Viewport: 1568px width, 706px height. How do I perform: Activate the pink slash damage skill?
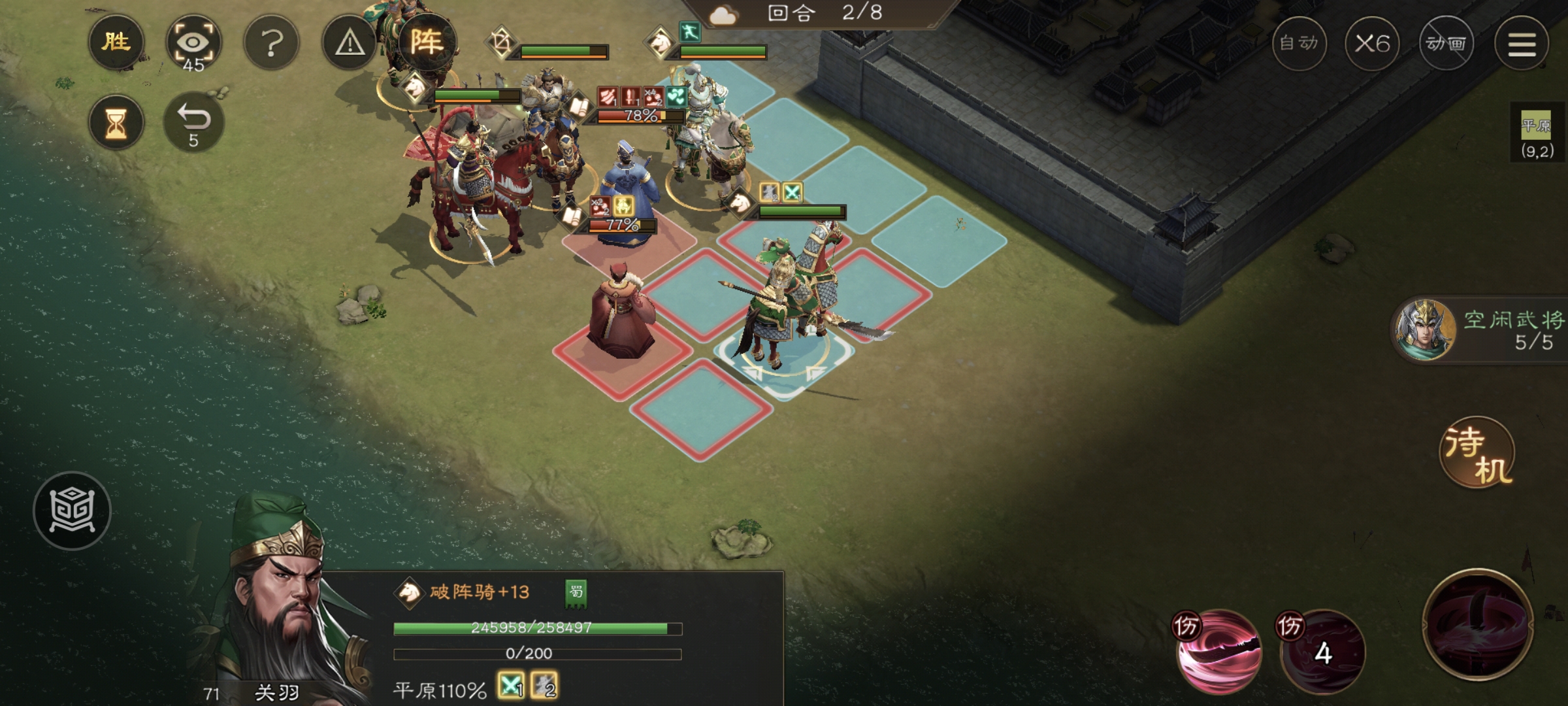[1218, 652]
